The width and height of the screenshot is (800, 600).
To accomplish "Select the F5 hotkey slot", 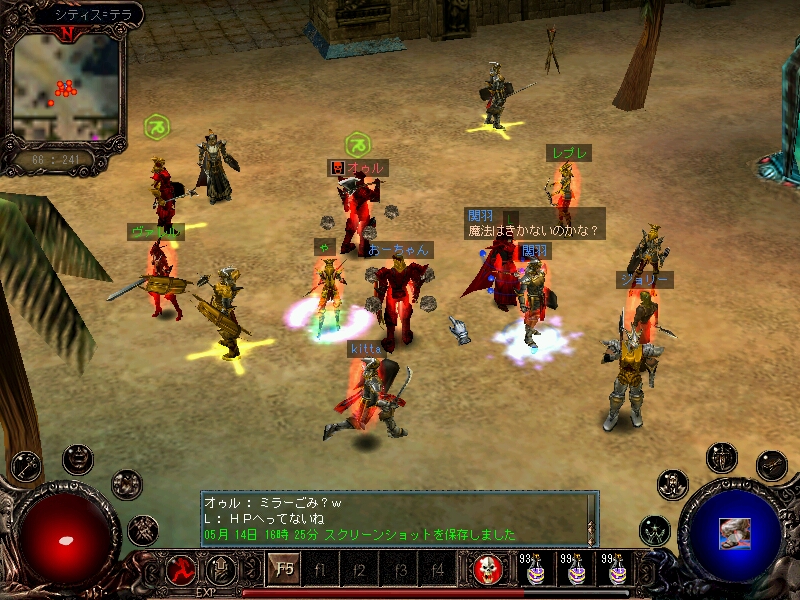I will coord(284,570).
